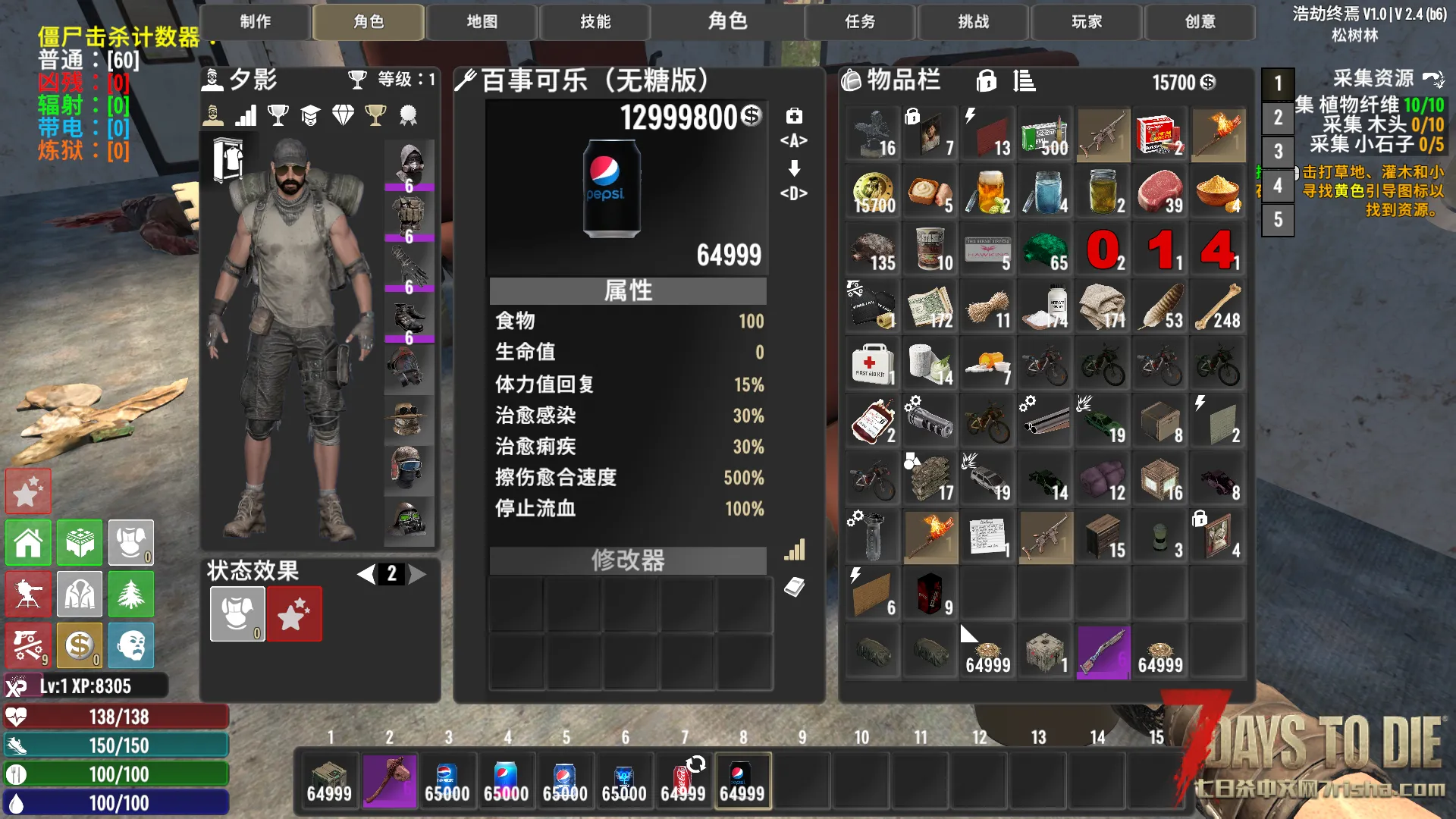Select the feather stack of 53

tap(1160, 307)
